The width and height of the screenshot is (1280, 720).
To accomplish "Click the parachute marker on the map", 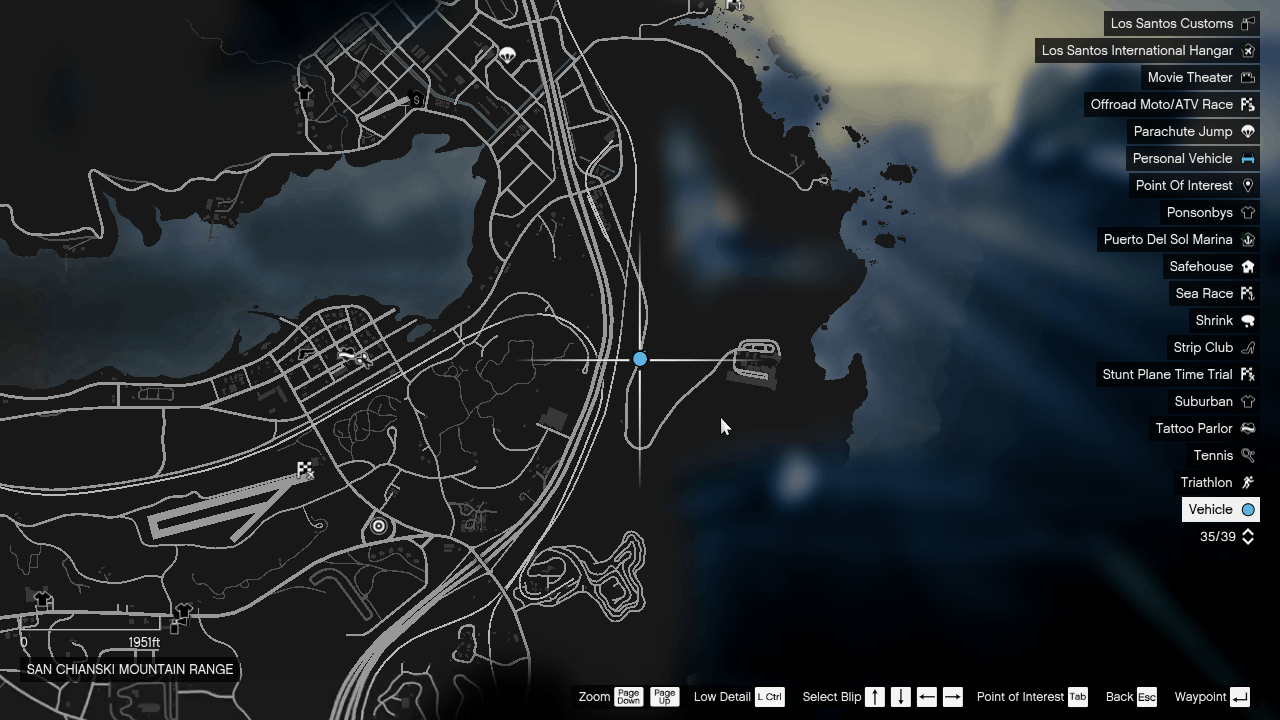I will click(507, 55).
